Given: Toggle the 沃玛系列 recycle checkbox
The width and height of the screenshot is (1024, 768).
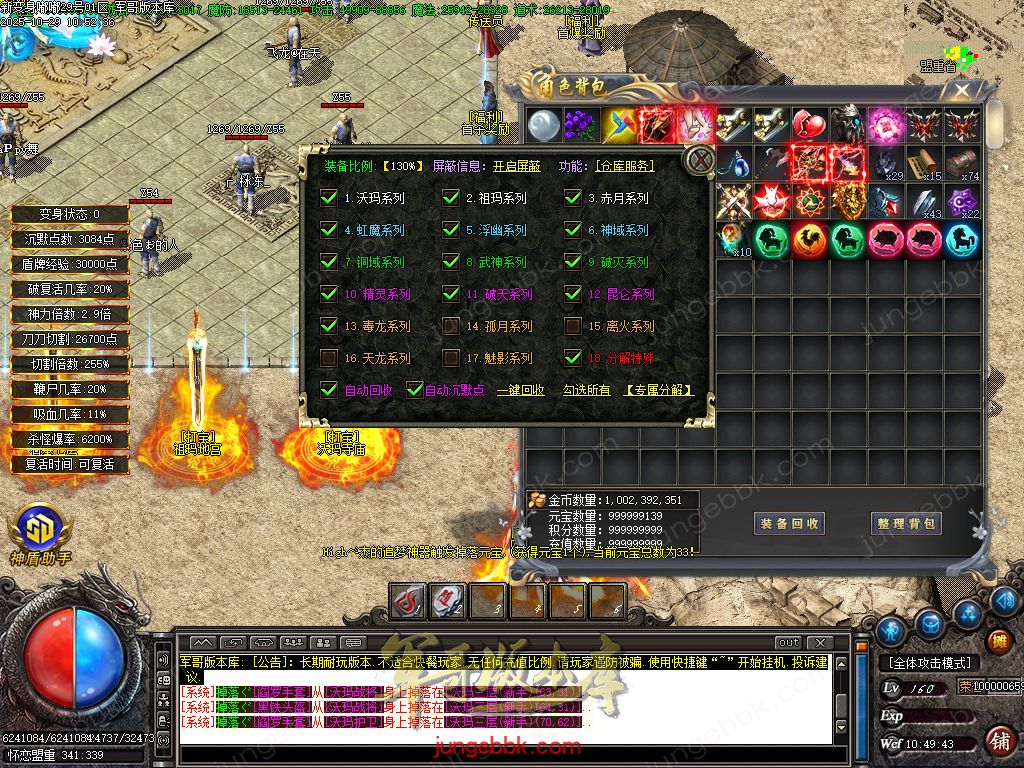Looking at the screenshot, I should [328, 198].
